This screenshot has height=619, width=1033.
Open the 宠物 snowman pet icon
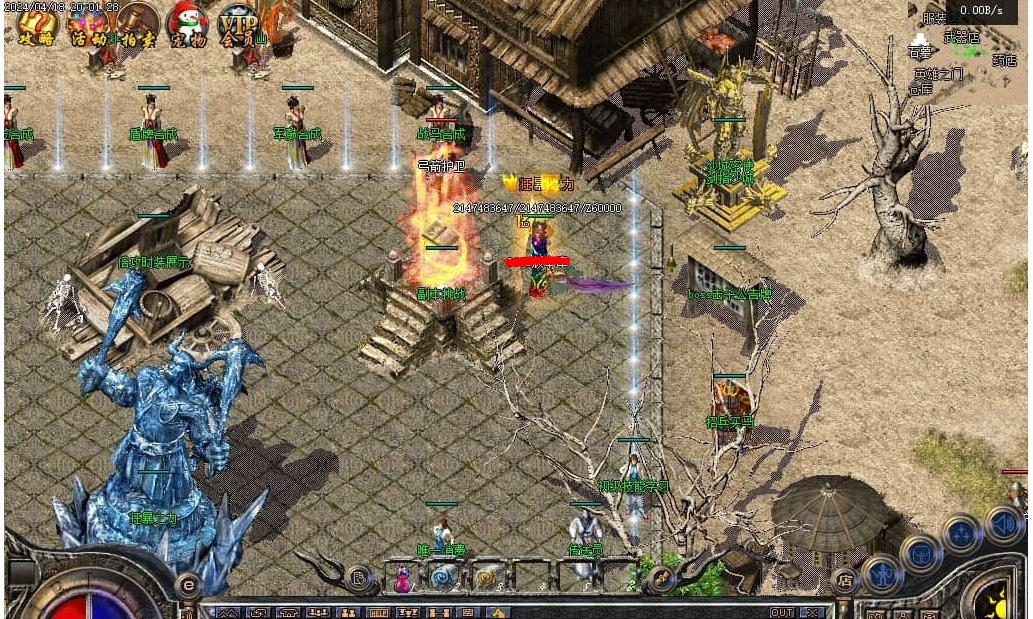188,24
